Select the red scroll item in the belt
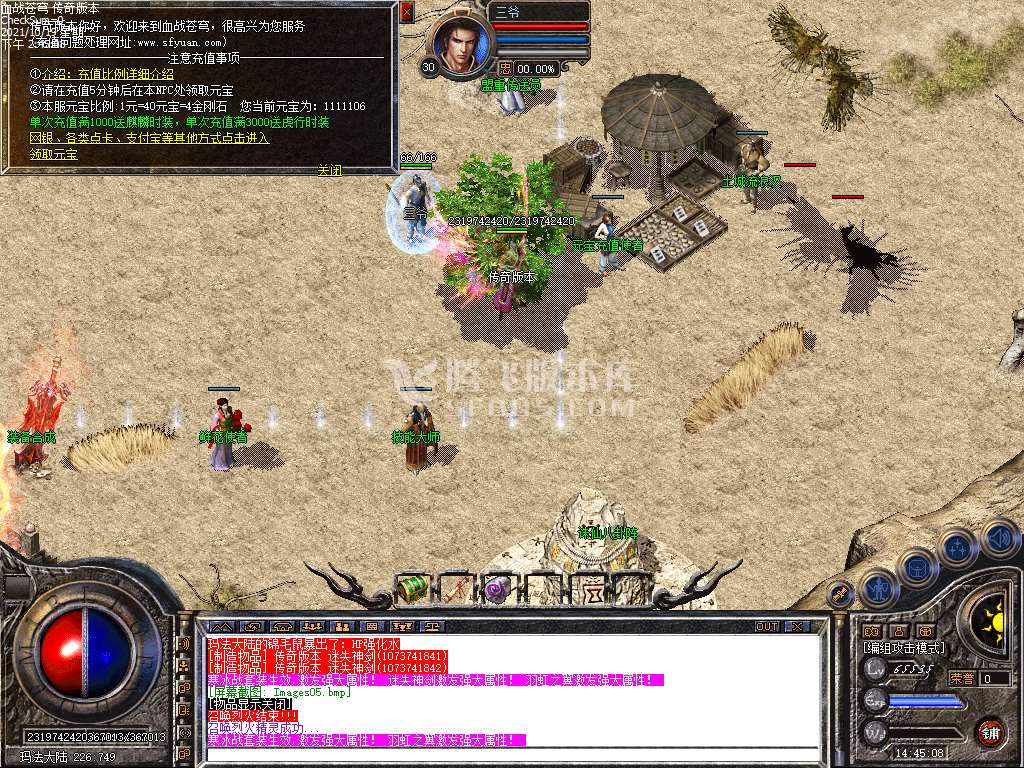 (x=455, y=590)
